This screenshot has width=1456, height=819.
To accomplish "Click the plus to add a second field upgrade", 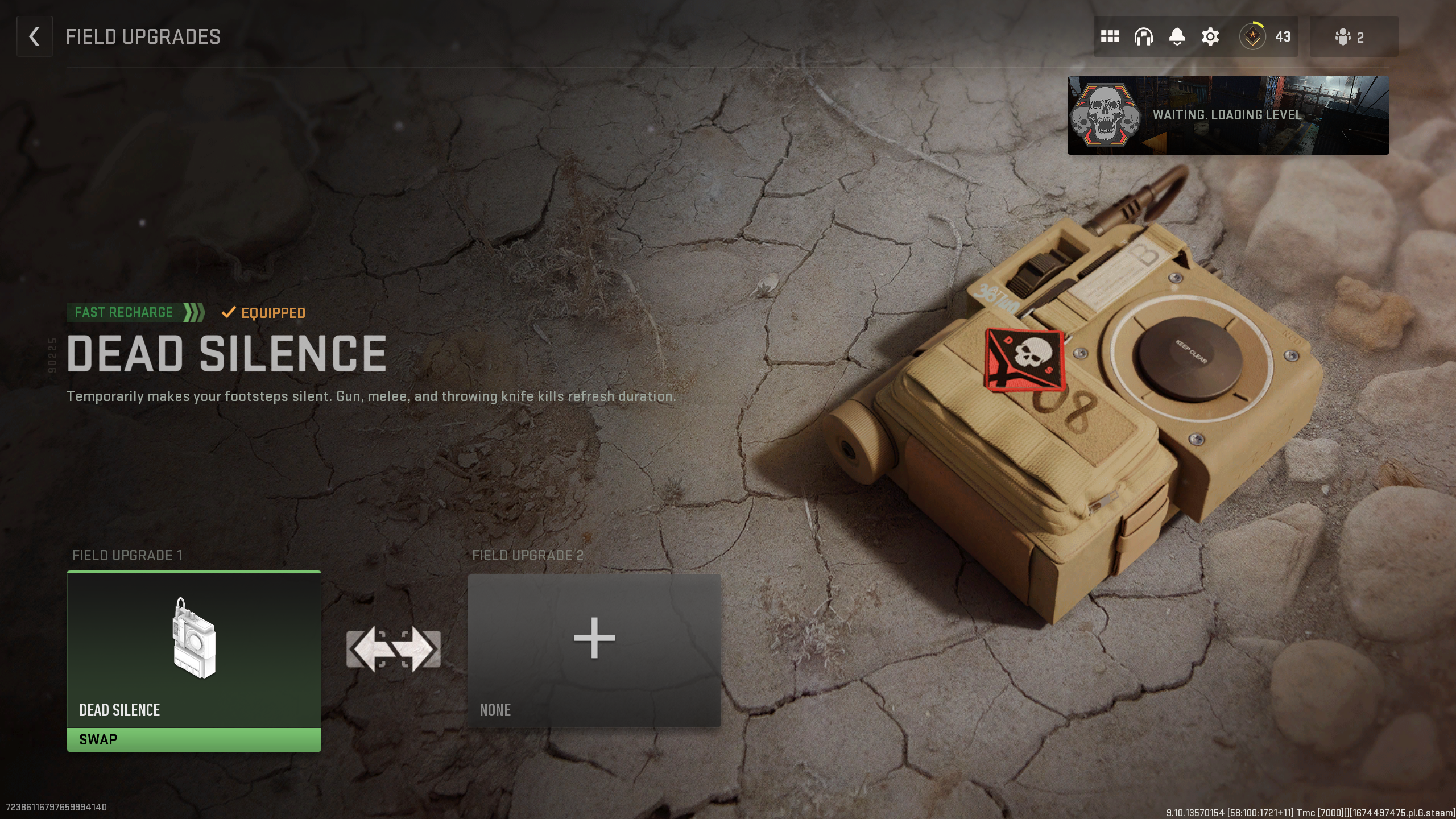I will [593, 638].
